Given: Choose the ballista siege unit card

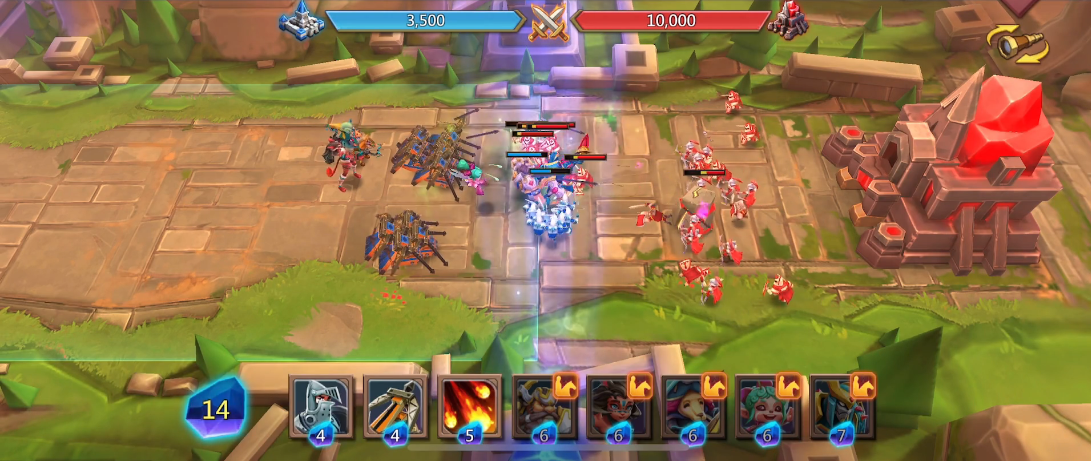Looking at the screenshot, I should 395,406.
